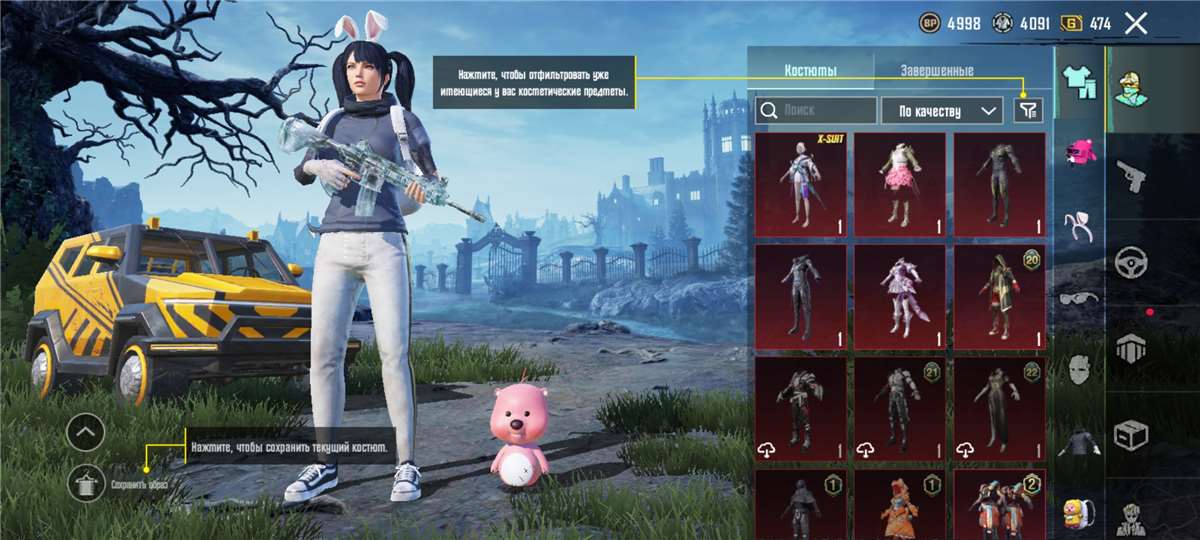
Task: Open the Завершенные tab
Action: pyautogui.click(x=936, y=71)
